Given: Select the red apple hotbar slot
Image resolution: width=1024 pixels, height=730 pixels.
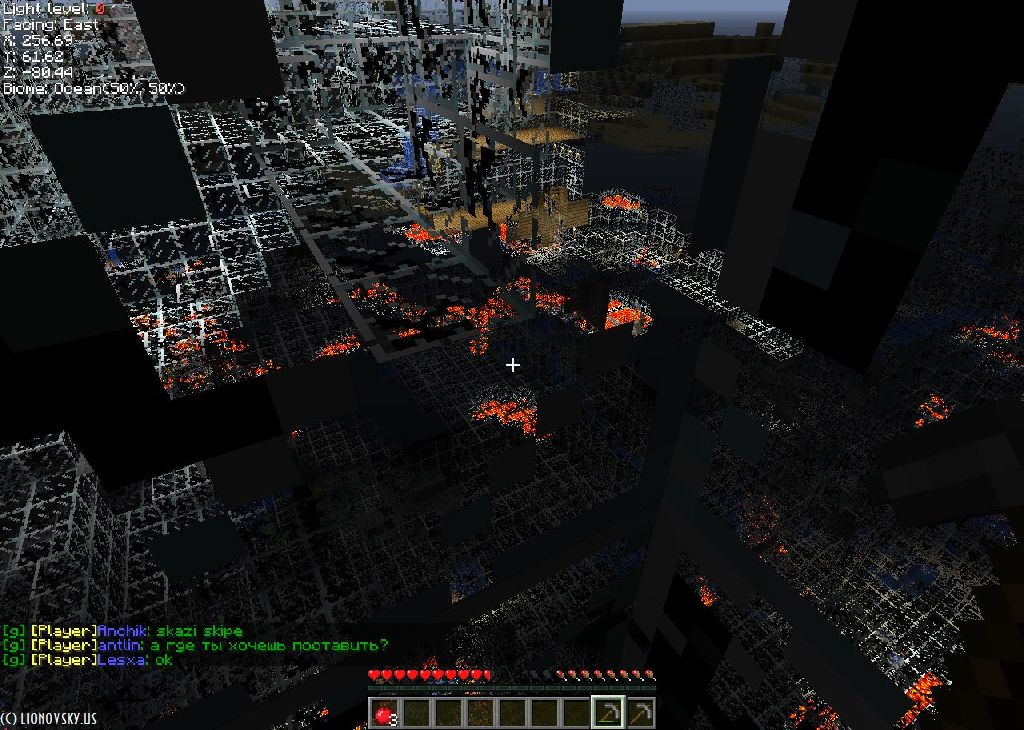Looking at the screenshot, I should (x=383, y=712).
